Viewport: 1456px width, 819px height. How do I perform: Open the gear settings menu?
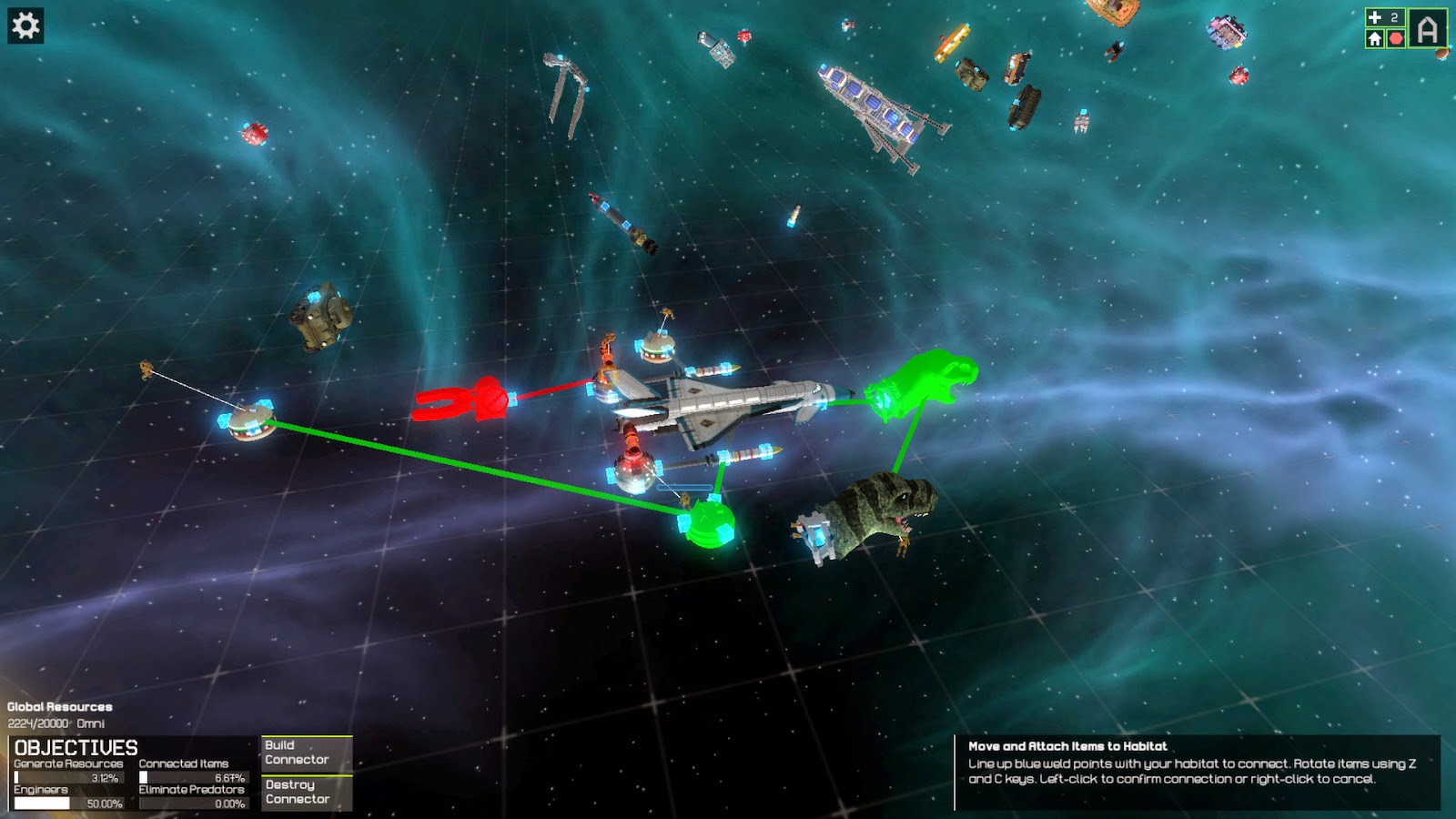click(x=25, y=25)
